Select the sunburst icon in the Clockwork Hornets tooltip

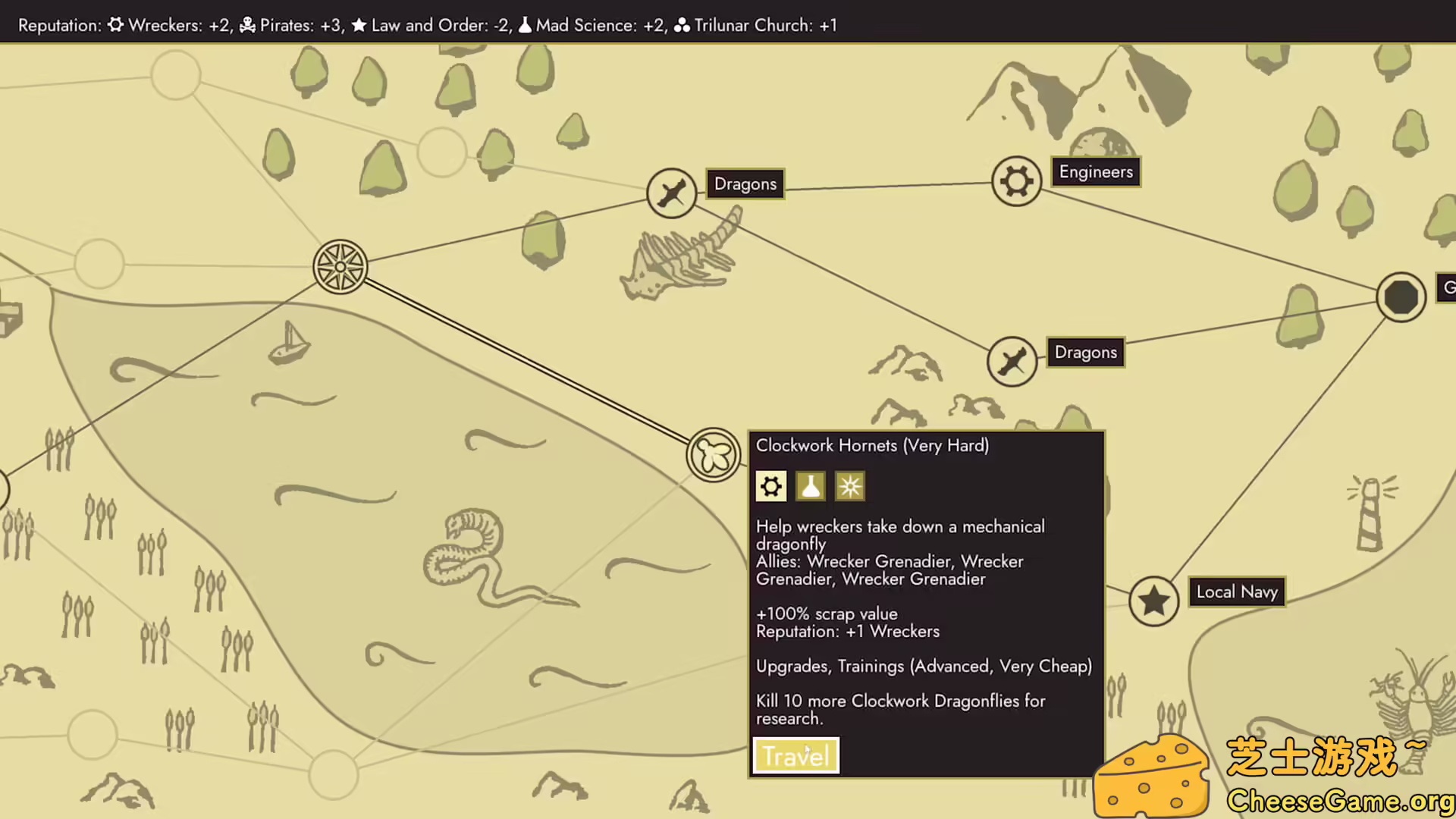click(x=849, y=486)
